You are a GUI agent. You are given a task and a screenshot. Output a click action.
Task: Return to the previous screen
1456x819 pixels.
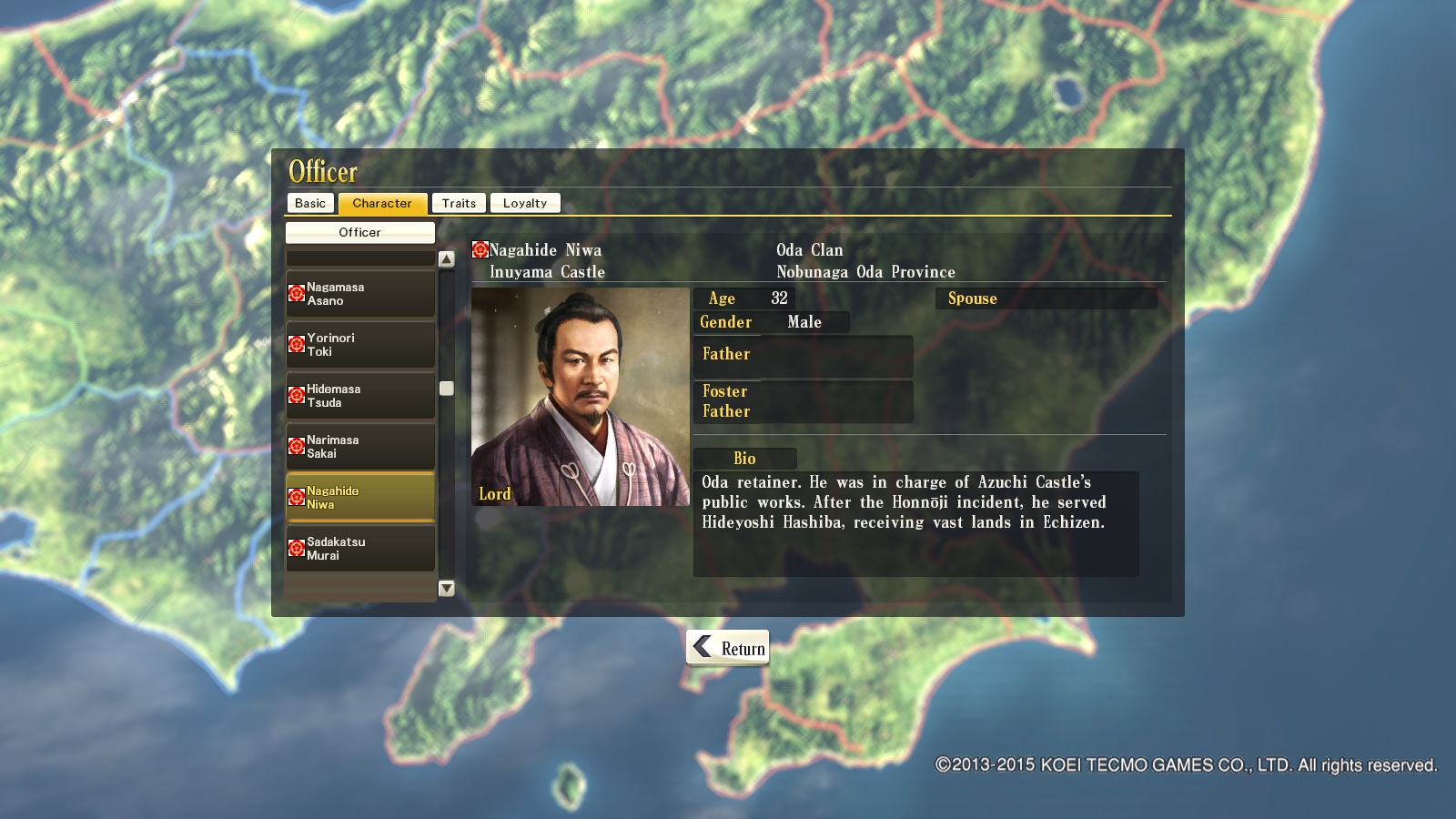coord(728,648)
